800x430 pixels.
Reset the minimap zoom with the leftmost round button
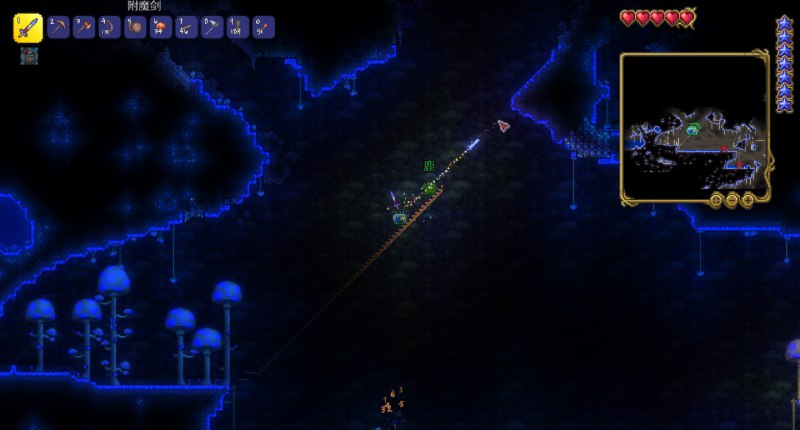point(716,200)
